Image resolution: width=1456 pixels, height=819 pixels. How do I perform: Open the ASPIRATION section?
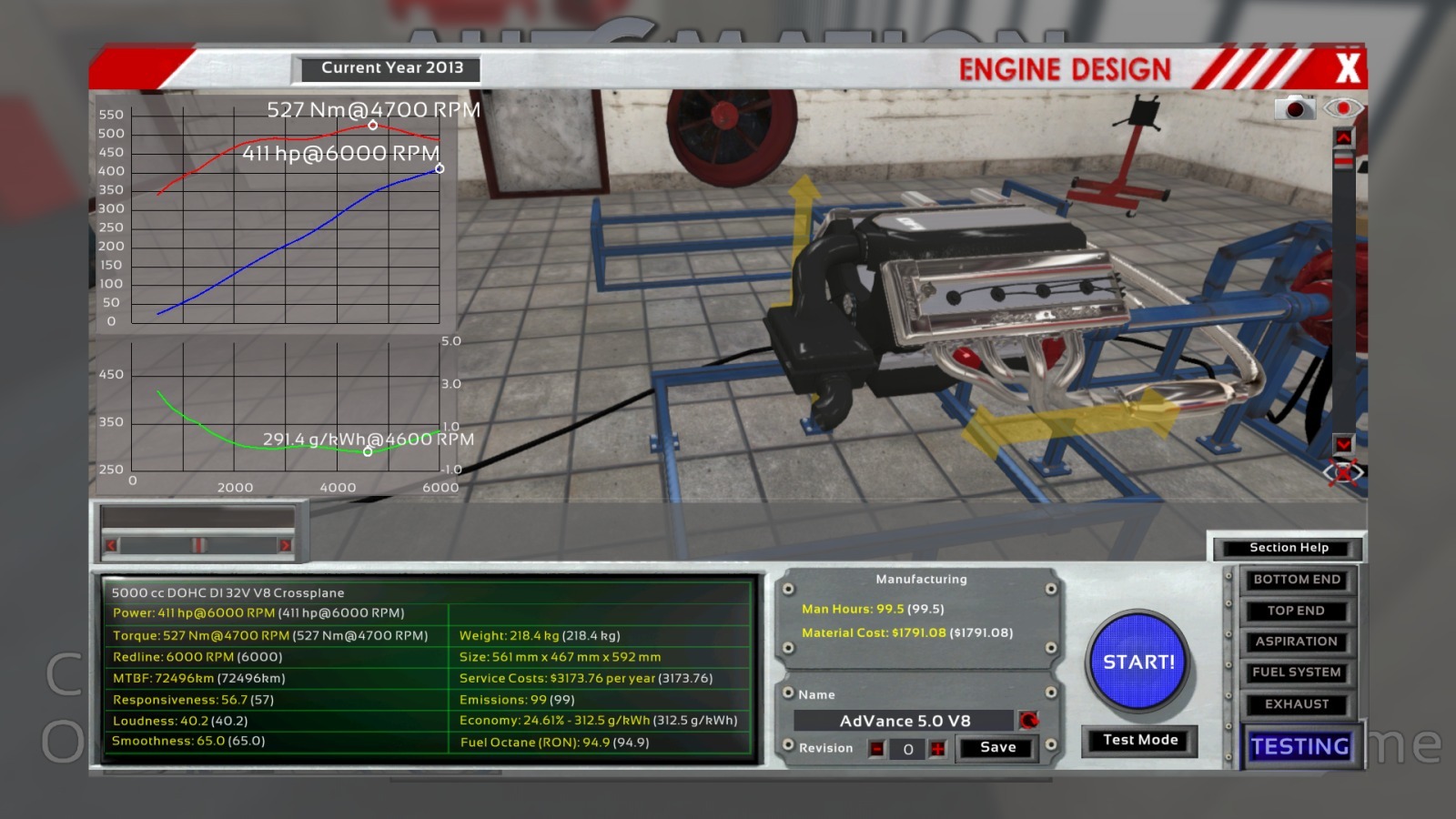[1296, 642]
